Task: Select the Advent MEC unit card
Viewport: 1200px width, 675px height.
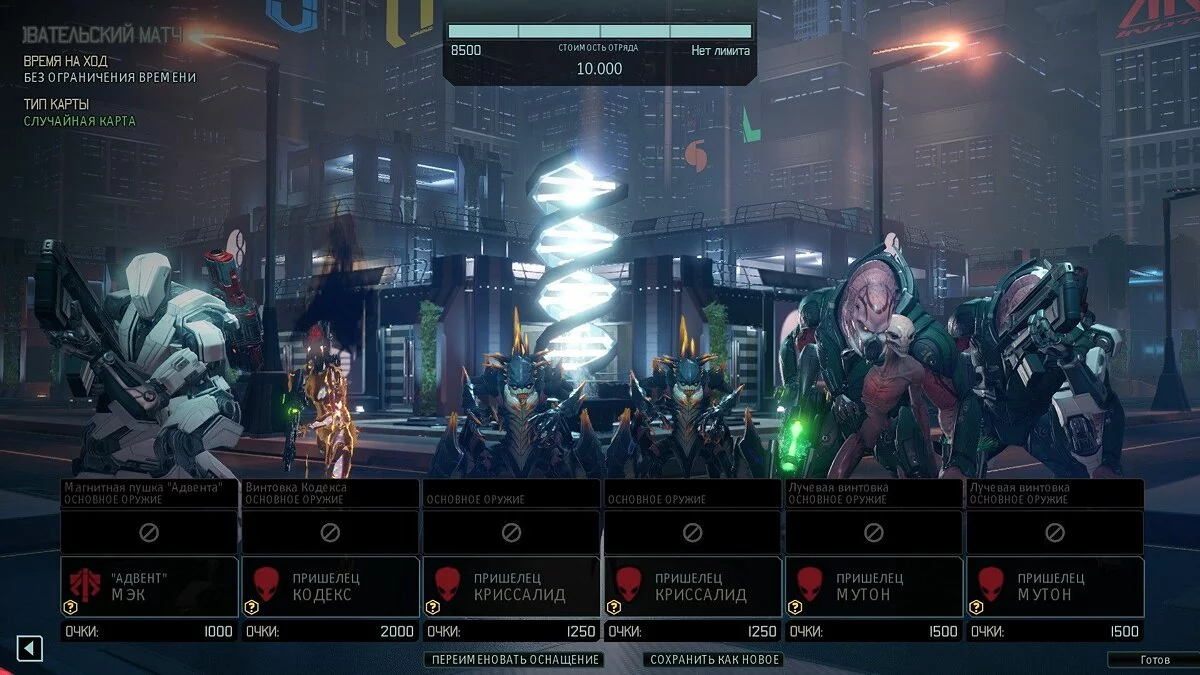Action: coord(150,586)
